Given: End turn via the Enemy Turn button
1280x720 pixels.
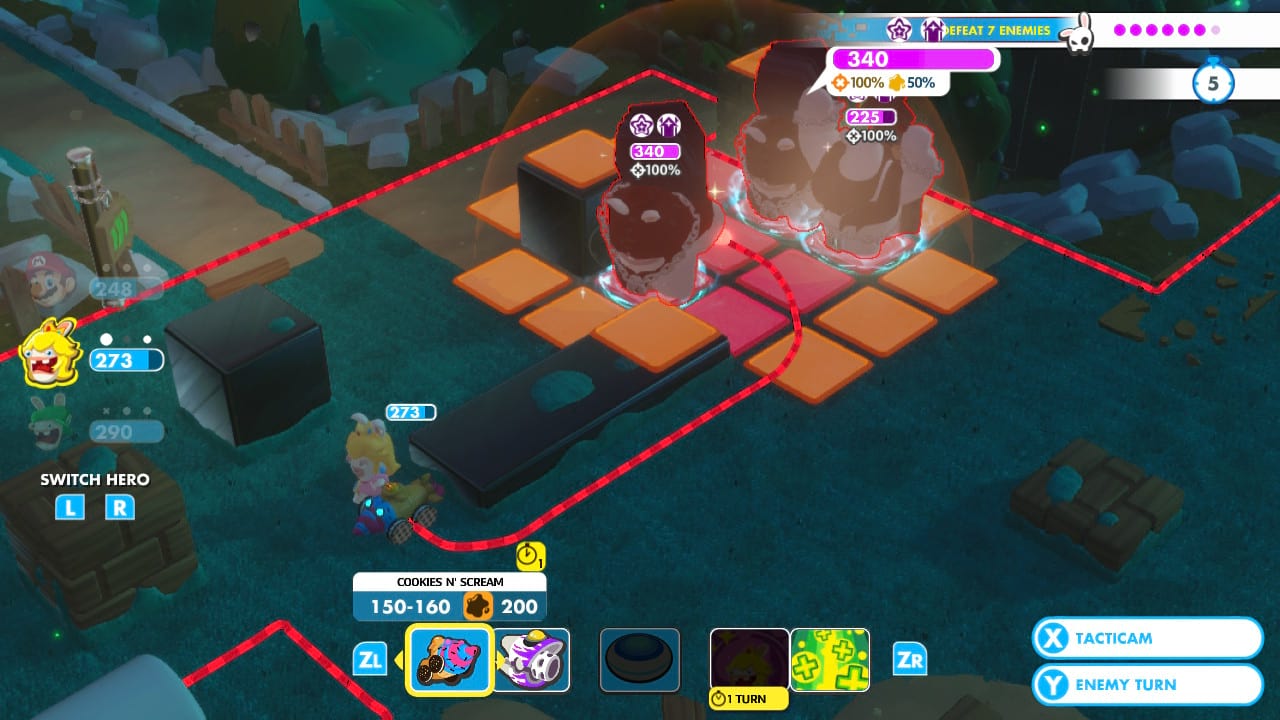Looking at the screenshot, I should click(1146, 684).
